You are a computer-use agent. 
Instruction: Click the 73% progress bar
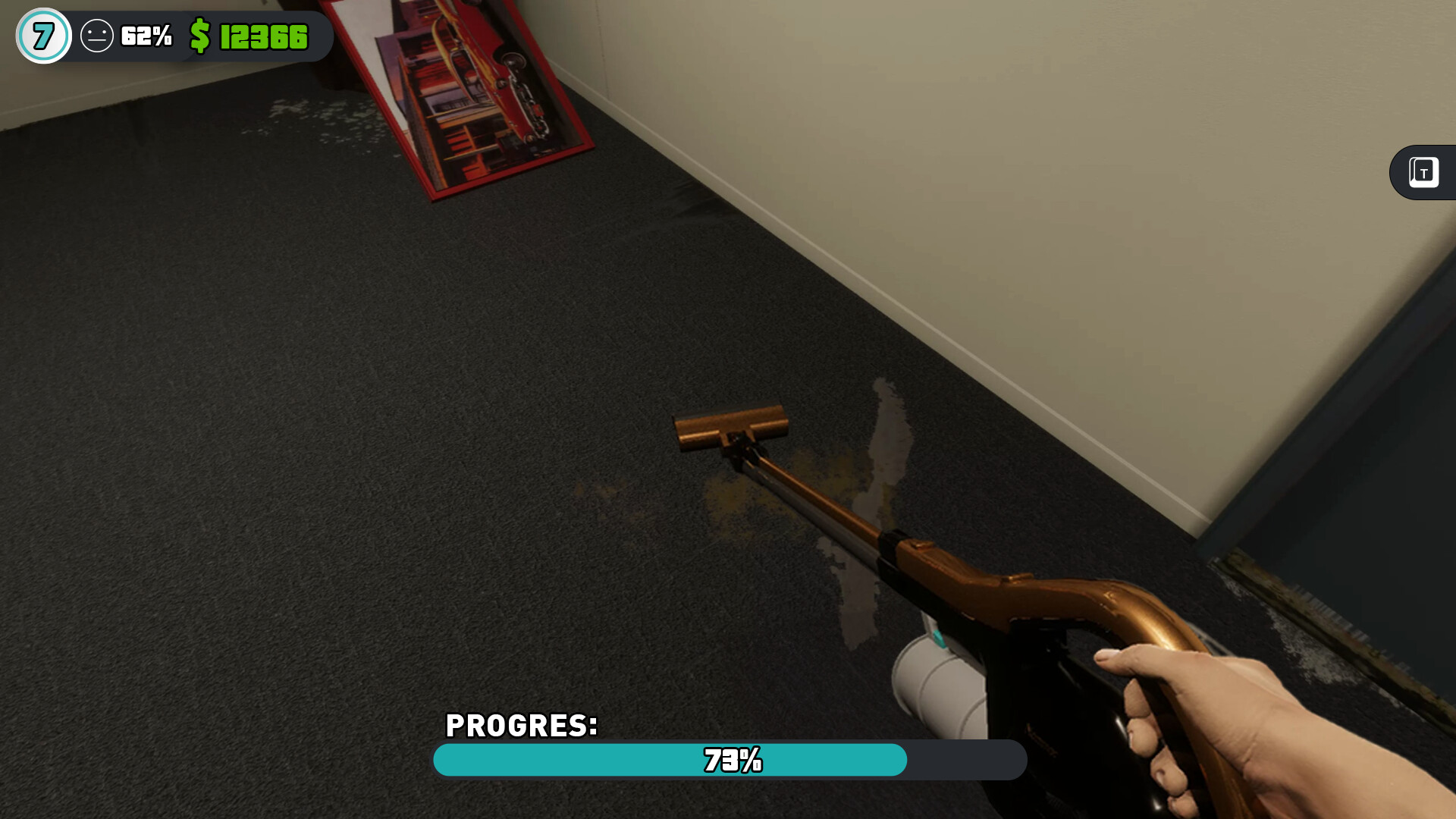pyautogui.click(x=730, y=761)
